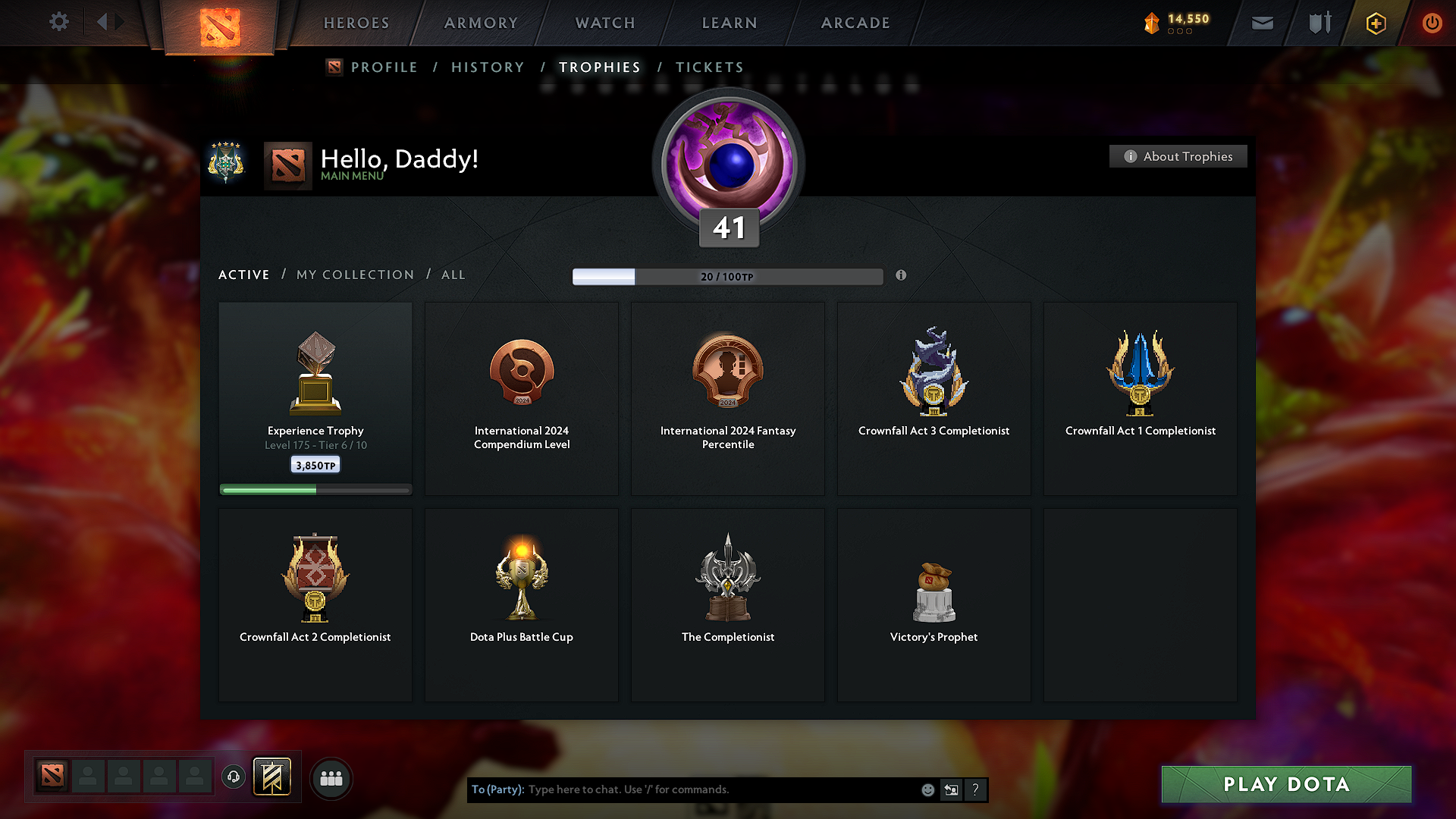Open the emoticon picker in chat
The image size is (1456, 819).
tap(927, 789)
